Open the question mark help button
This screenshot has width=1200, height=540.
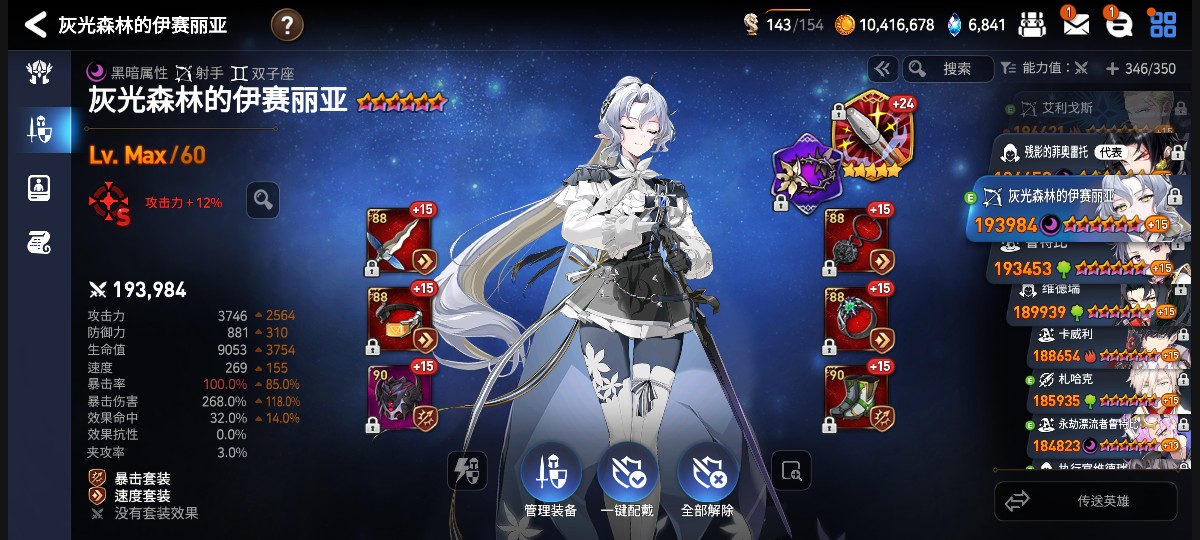click(x=287, y=25)
